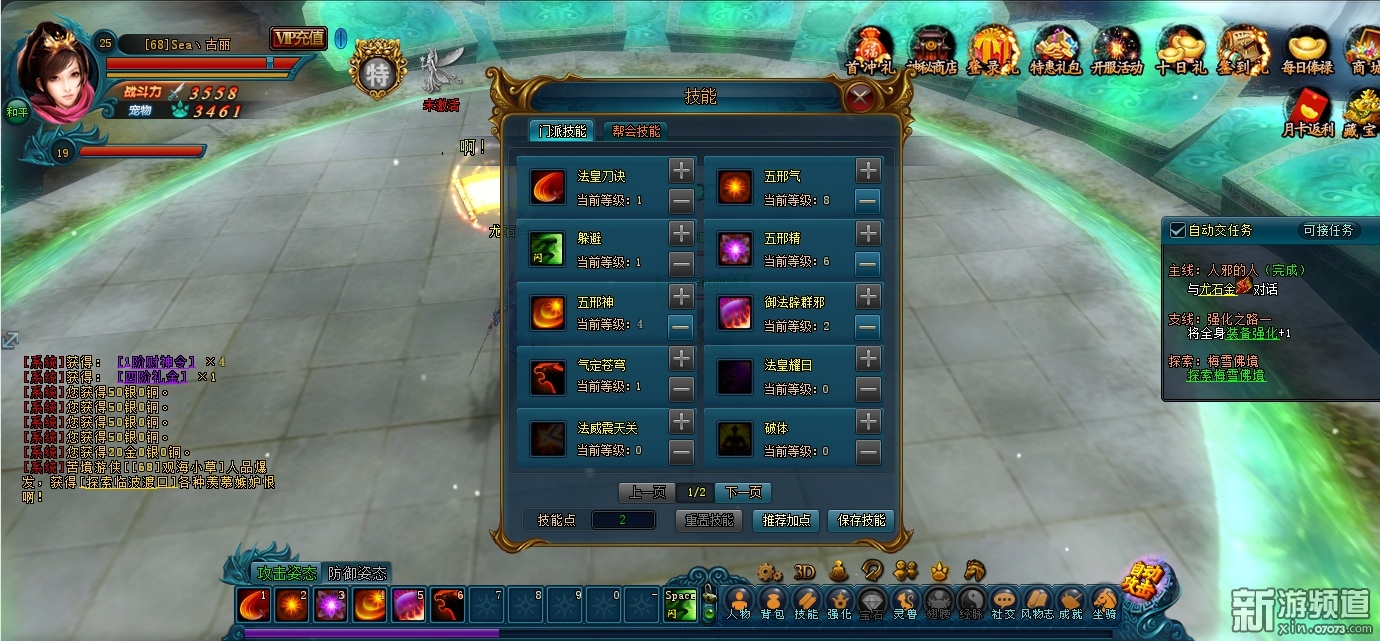Switch to 防御姿态 defensive stance

coord(357,573)
